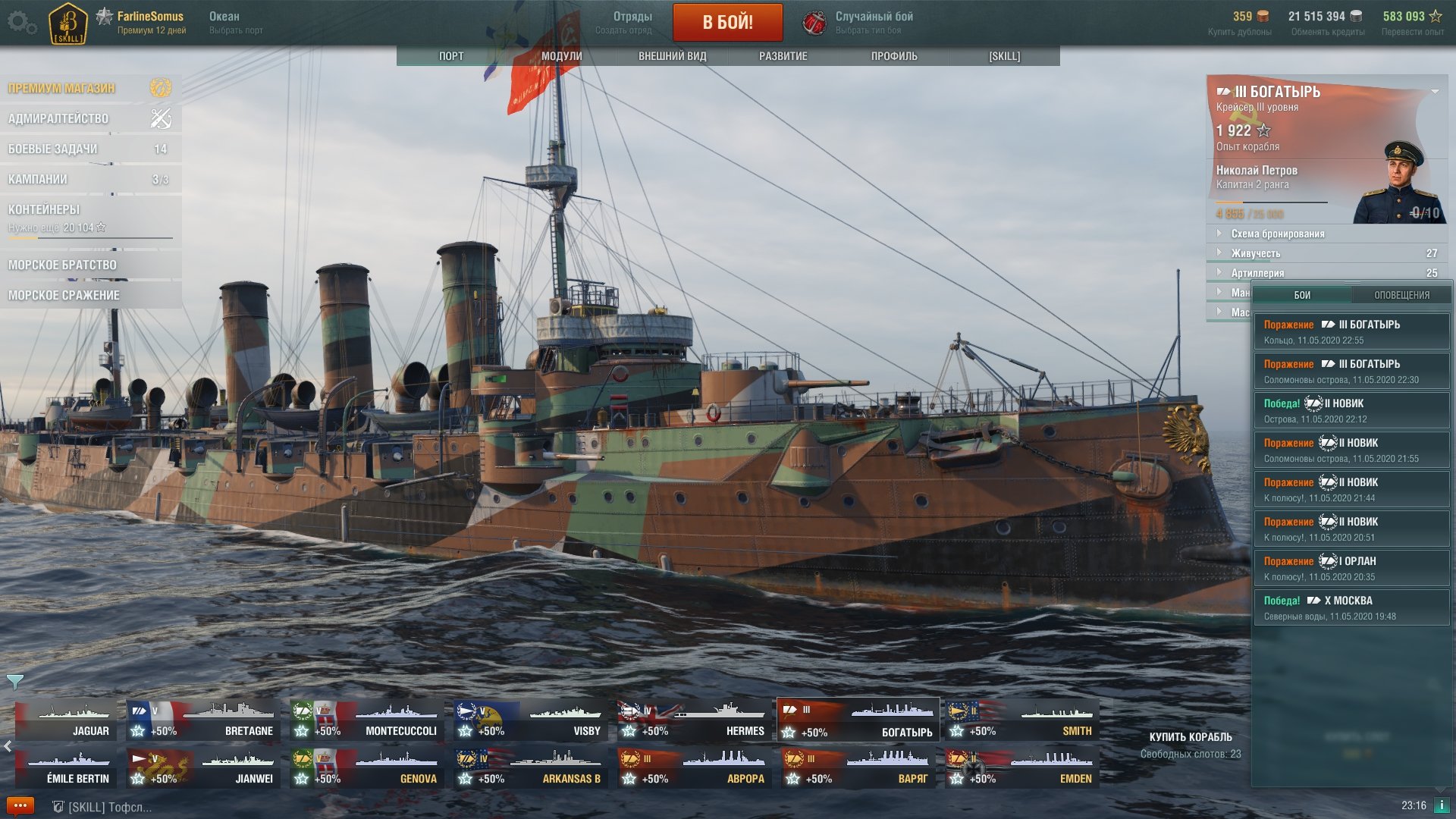Screen dimensions: 1456x819
Task: Start battle with the В БОЙ! button
Action: coord(727,22)
